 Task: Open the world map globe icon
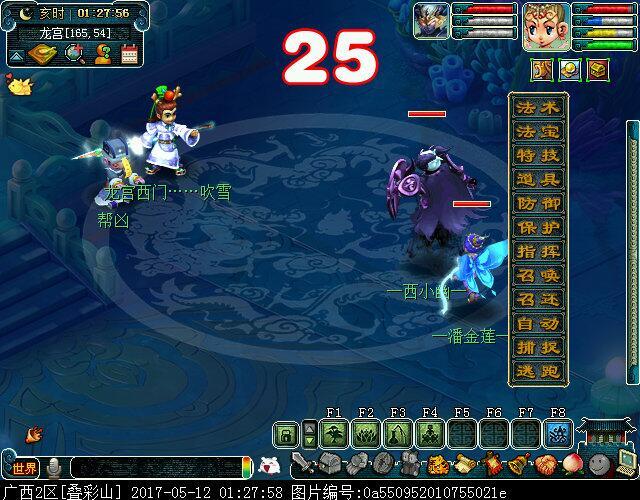[74, 55]
